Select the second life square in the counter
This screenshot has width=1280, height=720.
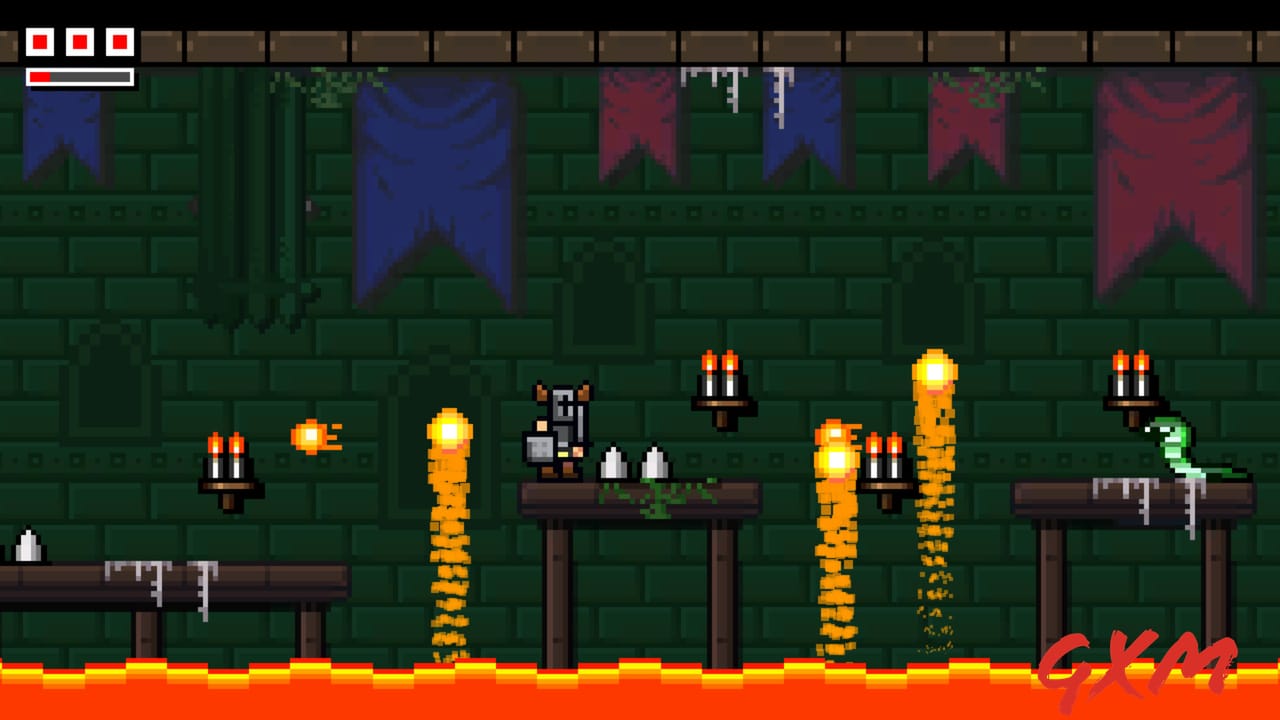[78, 42]
